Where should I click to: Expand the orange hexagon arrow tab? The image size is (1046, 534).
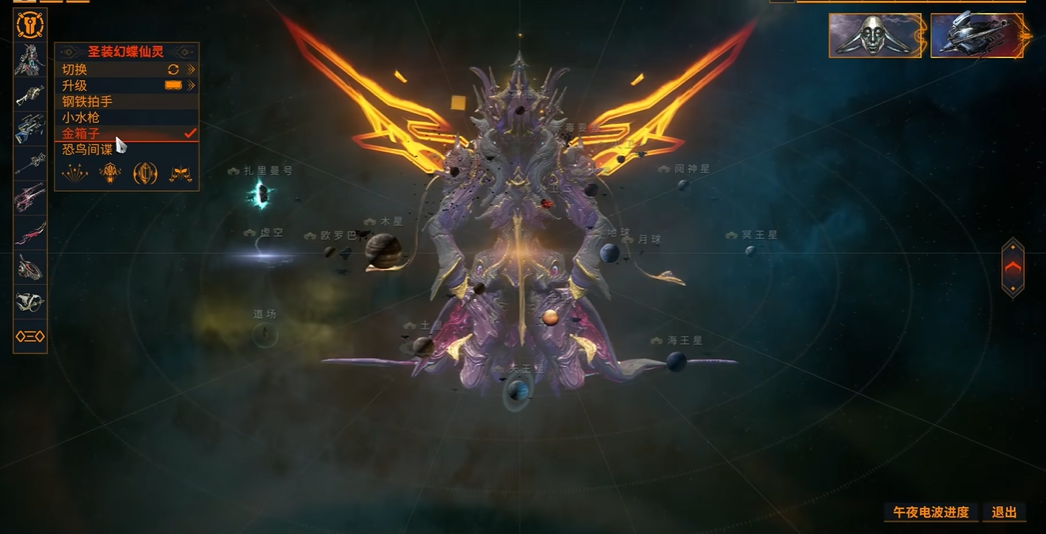(1013, 267)
